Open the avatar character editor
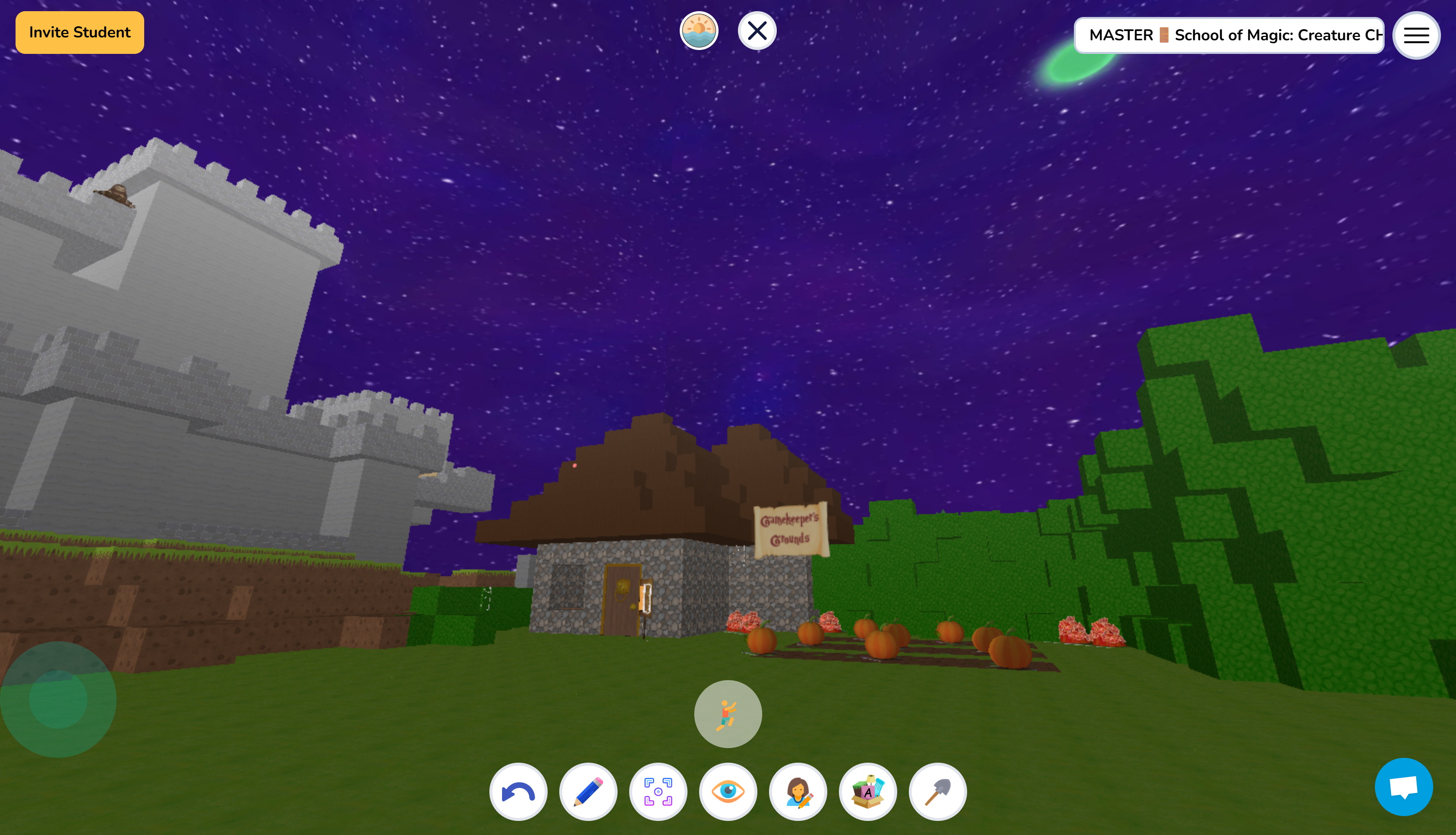 pyautogui.click(x=798, y=791)
